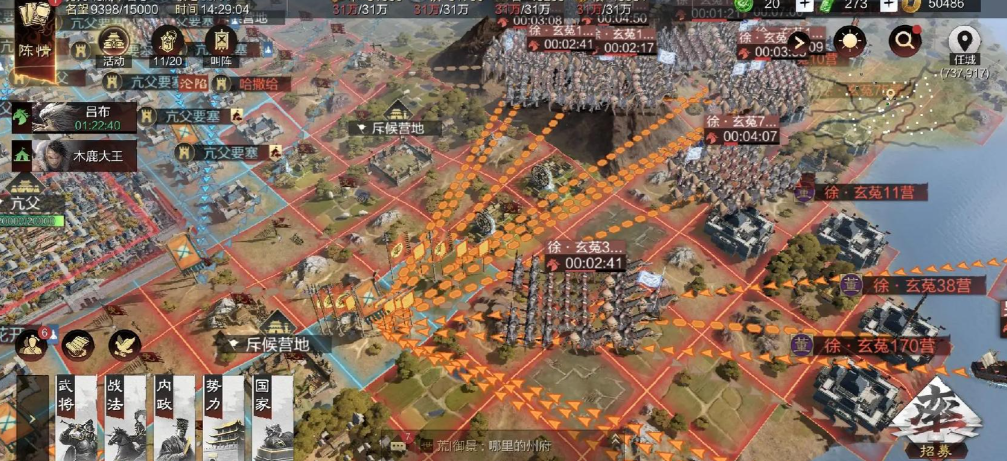This screenshot has height=461, width=1007.
Task: Open the 叫阵 challenge icon
Action: [x=221, y=45]
